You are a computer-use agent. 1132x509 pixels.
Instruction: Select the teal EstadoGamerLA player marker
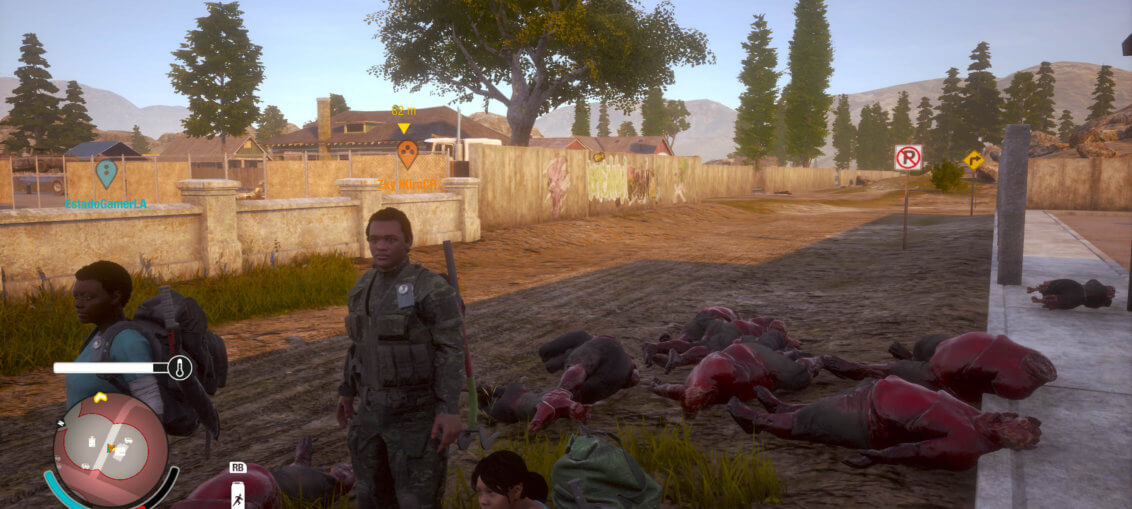click(106, 173)
